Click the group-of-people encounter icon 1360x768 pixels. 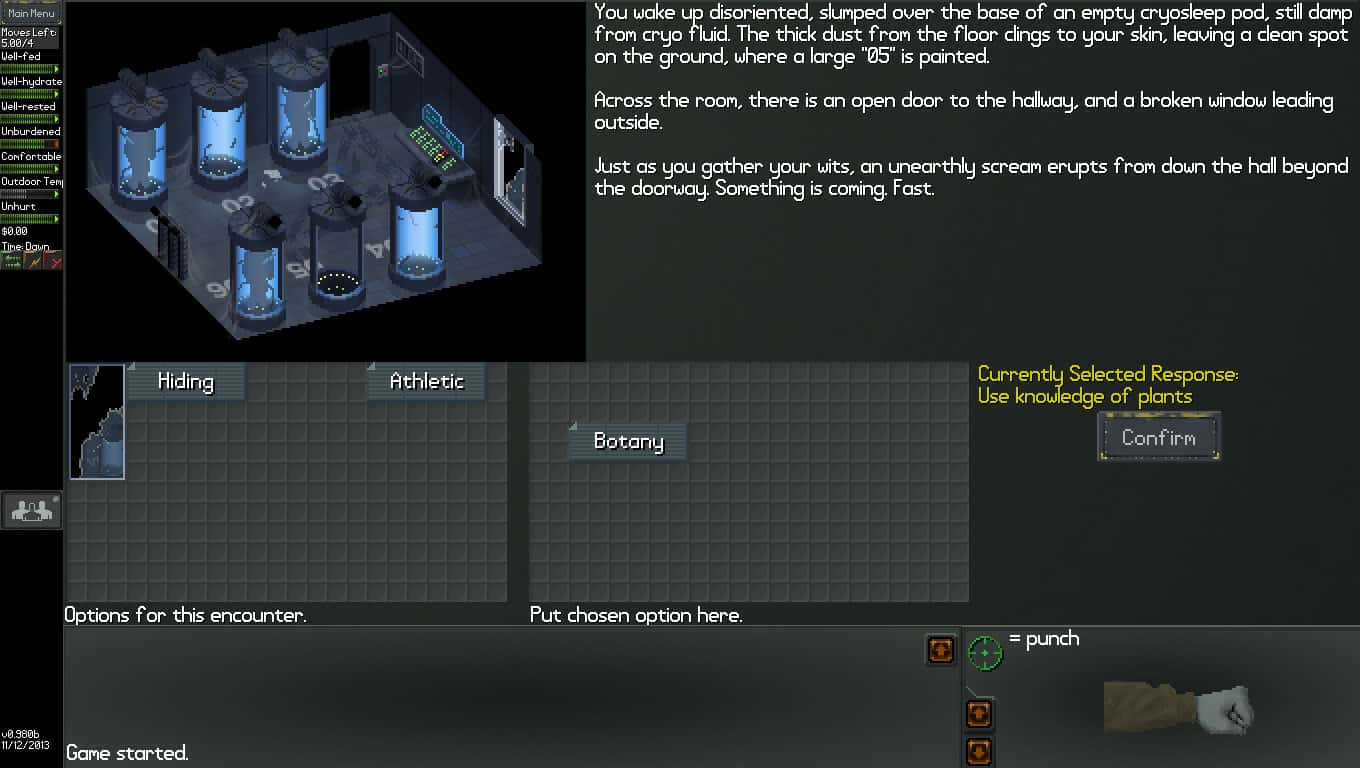[31, 510]
